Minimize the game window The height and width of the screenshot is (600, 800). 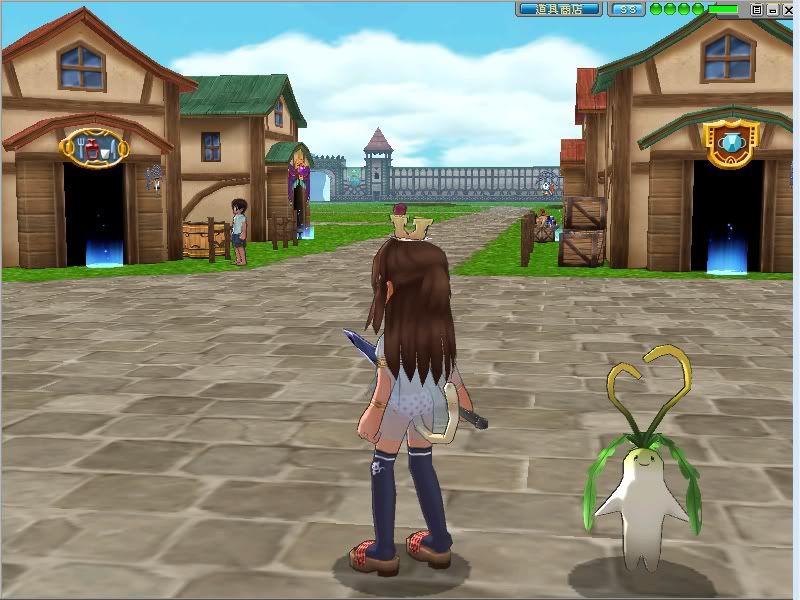pyautogui.click(x=772, y=9)
